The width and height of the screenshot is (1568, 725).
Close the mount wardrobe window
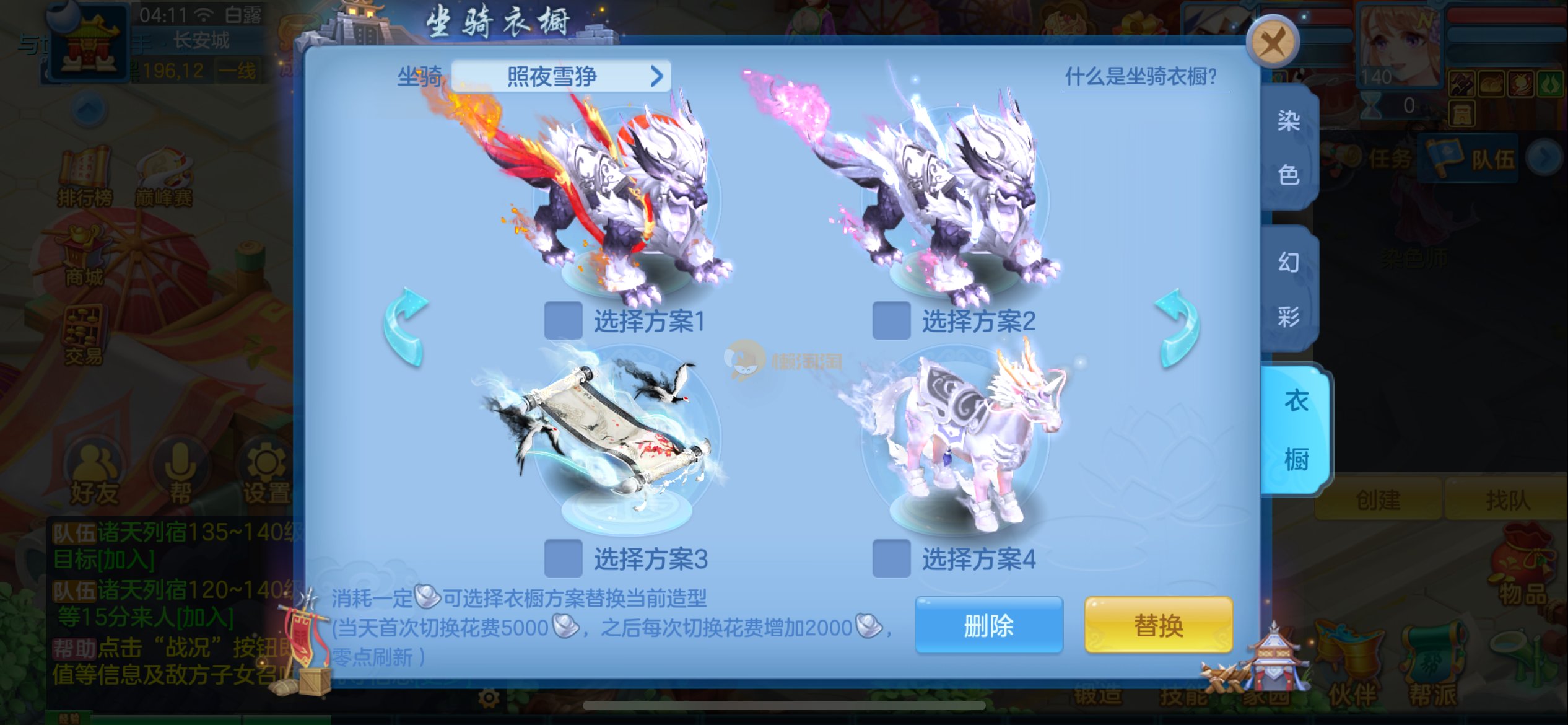click(x=1272, y=43)
